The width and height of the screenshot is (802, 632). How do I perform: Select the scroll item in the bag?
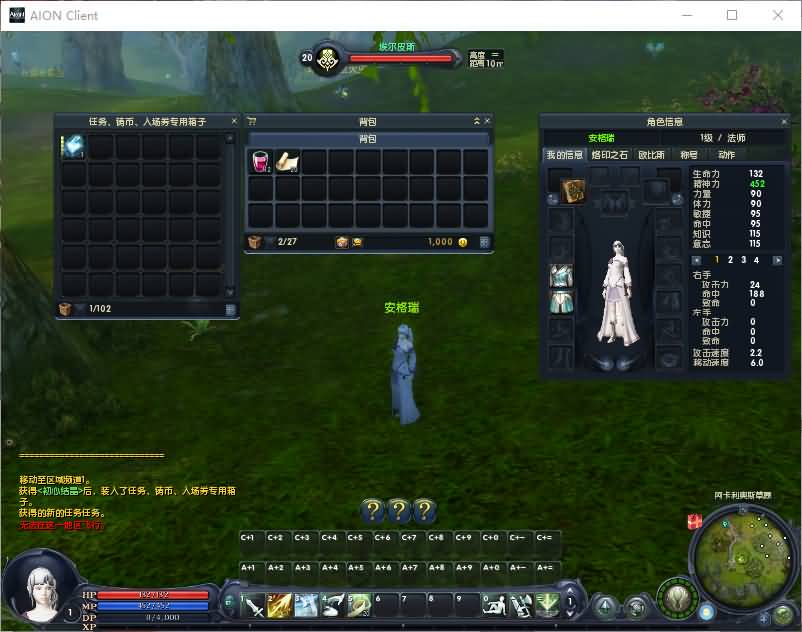(x=287, y=161)
